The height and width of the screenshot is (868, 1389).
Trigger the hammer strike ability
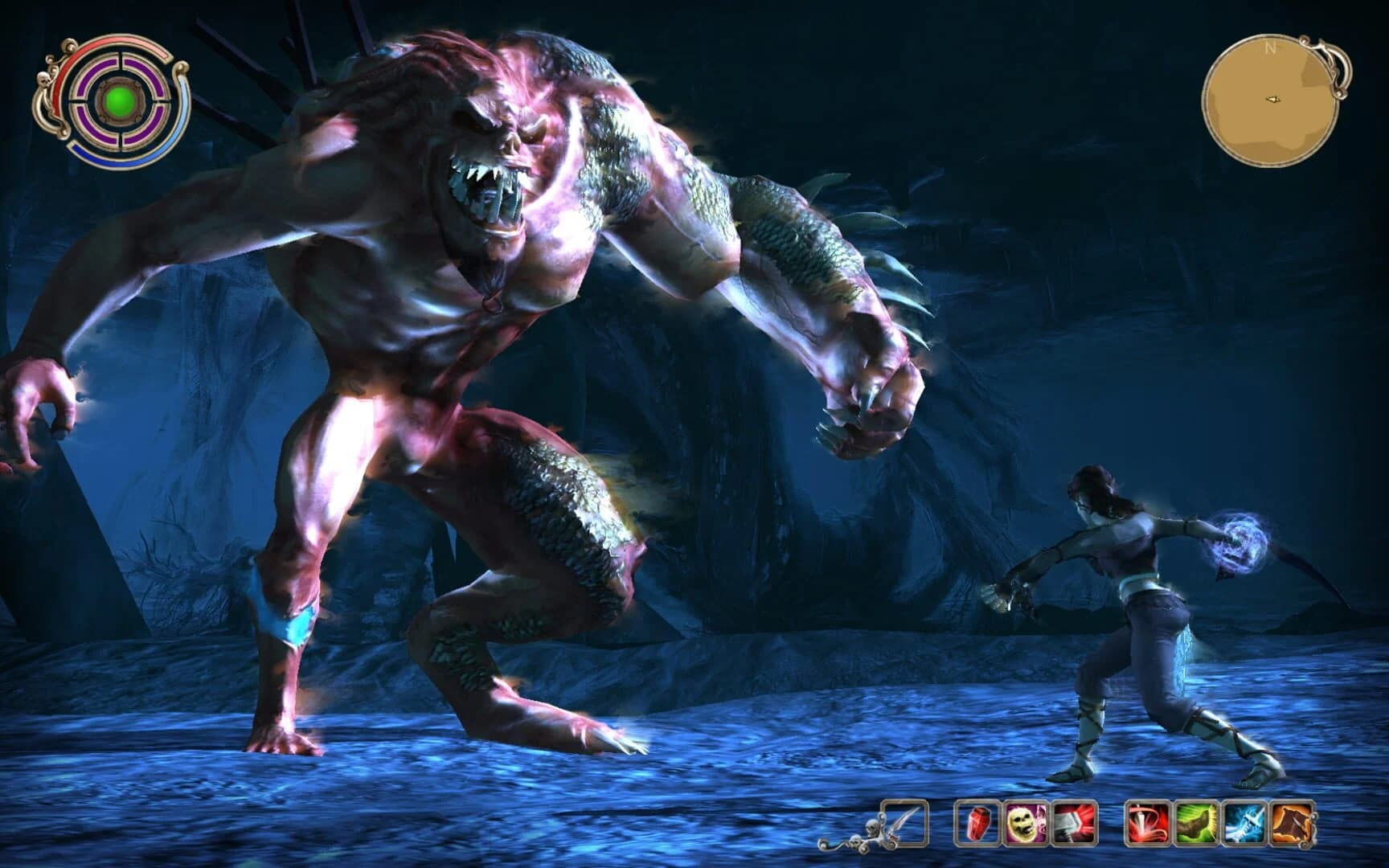tap(1072, 822)
